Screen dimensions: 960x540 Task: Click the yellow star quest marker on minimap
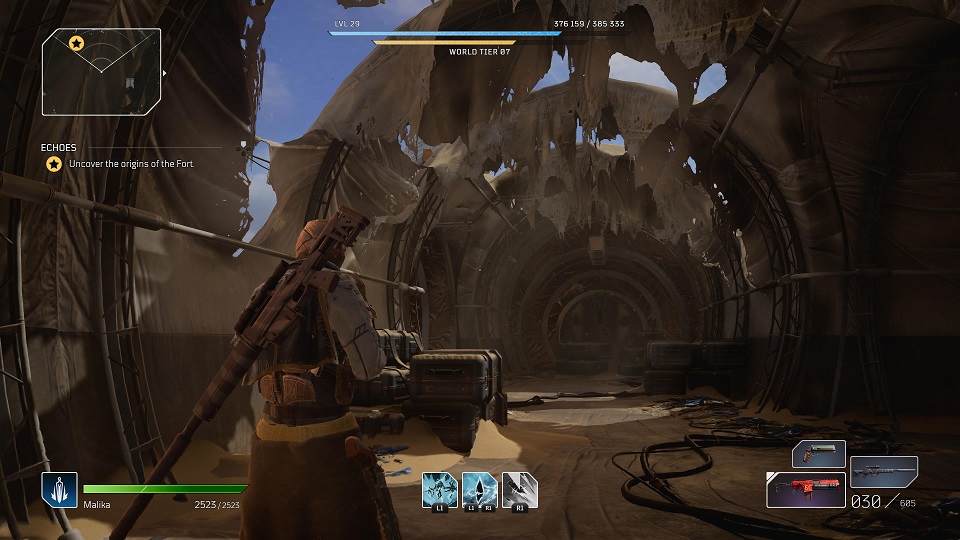click(x=76, y=43)
